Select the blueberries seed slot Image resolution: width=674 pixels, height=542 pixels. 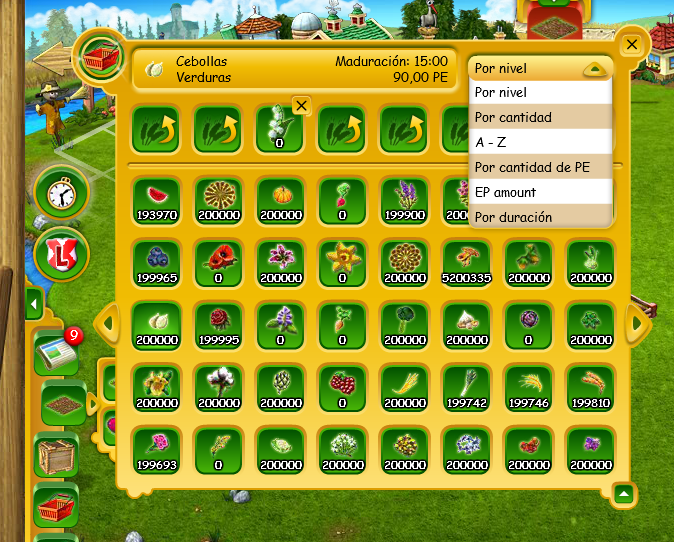[156, 261]
